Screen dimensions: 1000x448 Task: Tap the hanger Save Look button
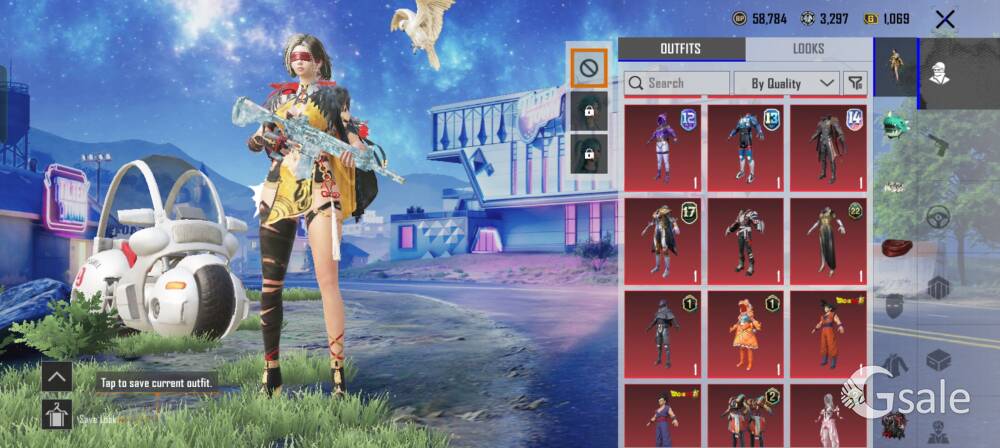56,414
